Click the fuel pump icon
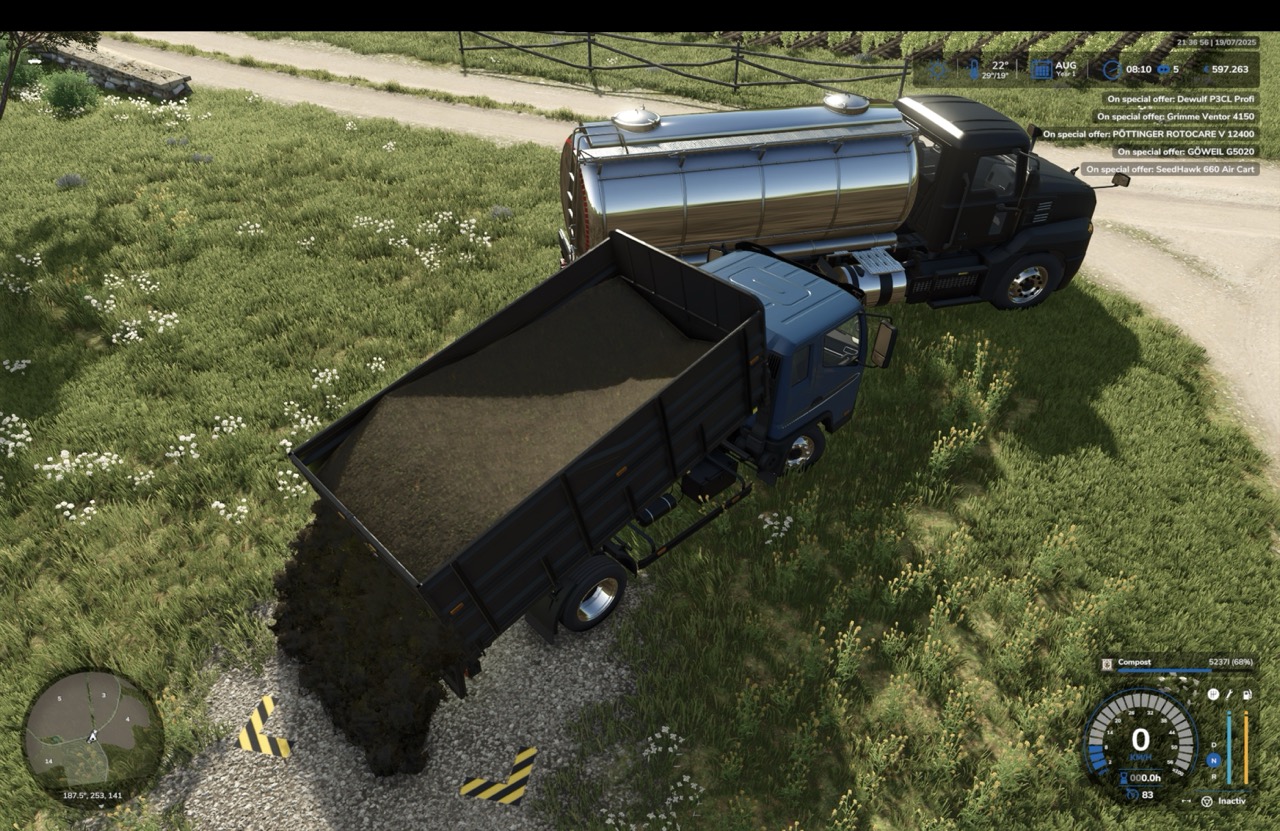The image size is (1280, 831). [1246, 694]
